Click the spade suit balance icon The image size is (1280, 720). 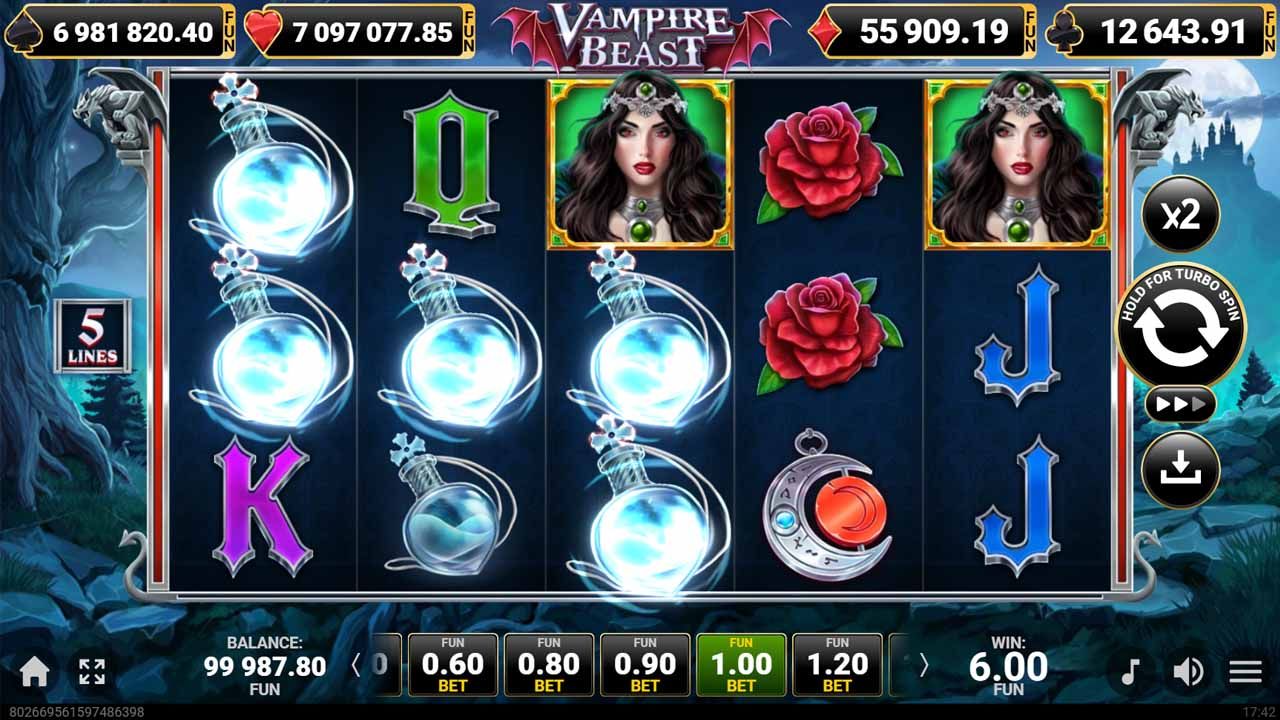(x=24, y=31)
